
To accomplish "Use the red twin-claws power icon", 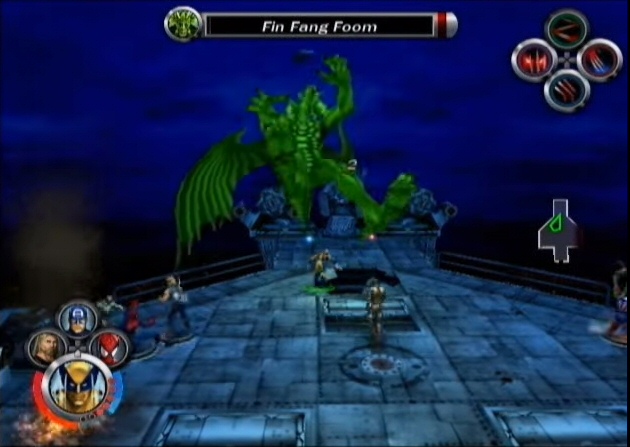I will pyautogui.click(x=534, y=61).
